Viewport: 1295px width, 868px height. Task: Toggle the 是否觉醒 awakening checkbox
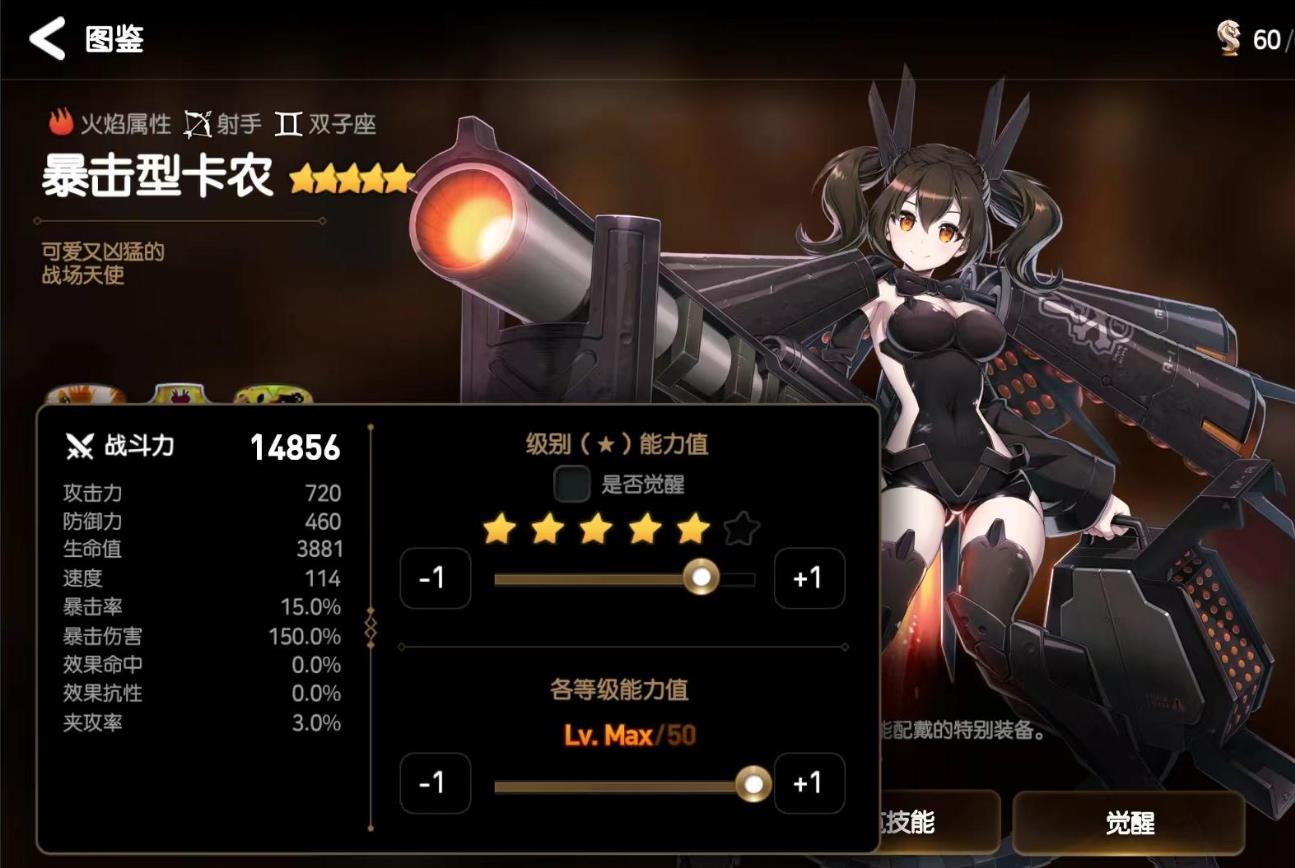573,484
